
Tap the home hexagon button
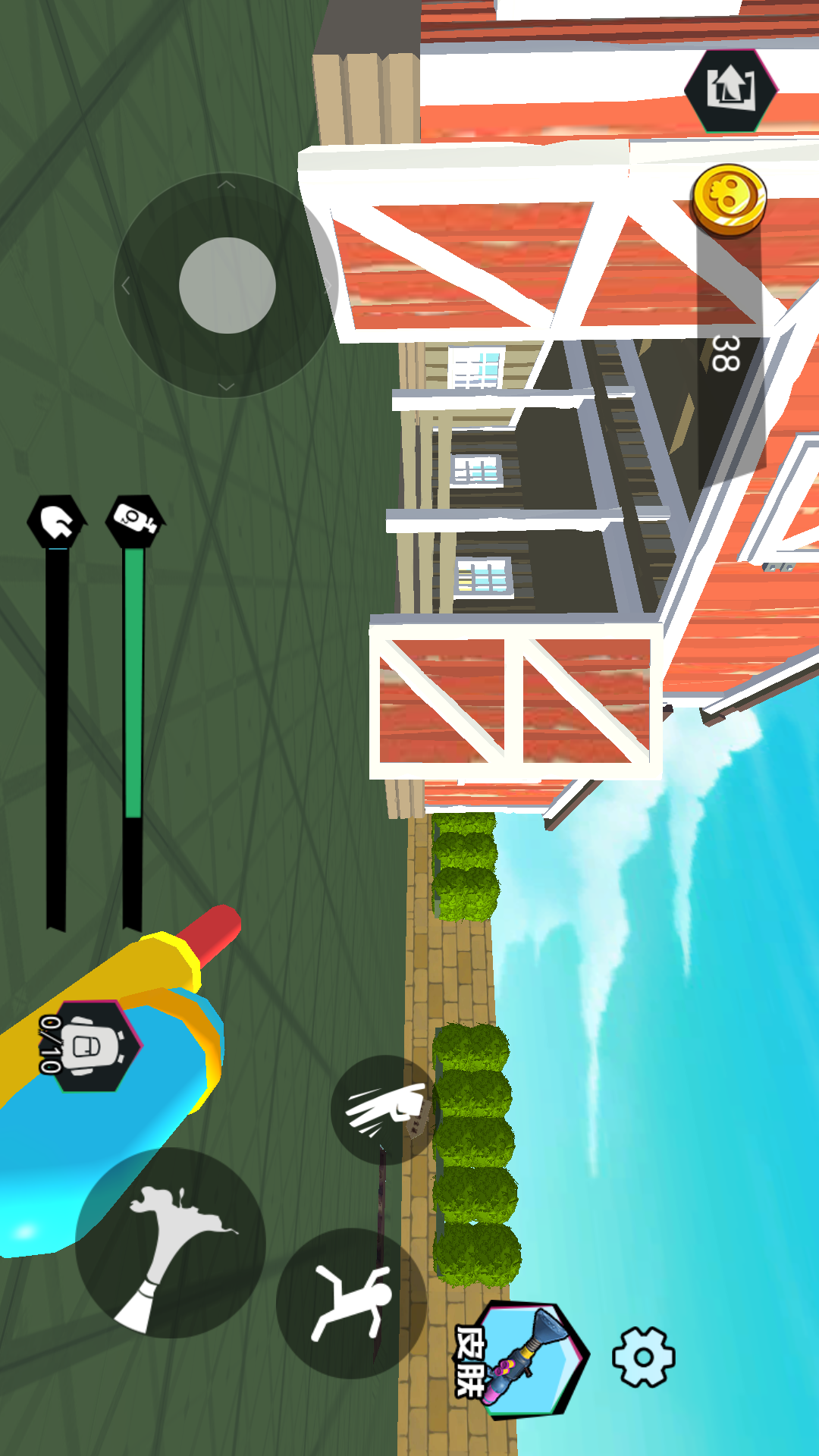[730, 89]
